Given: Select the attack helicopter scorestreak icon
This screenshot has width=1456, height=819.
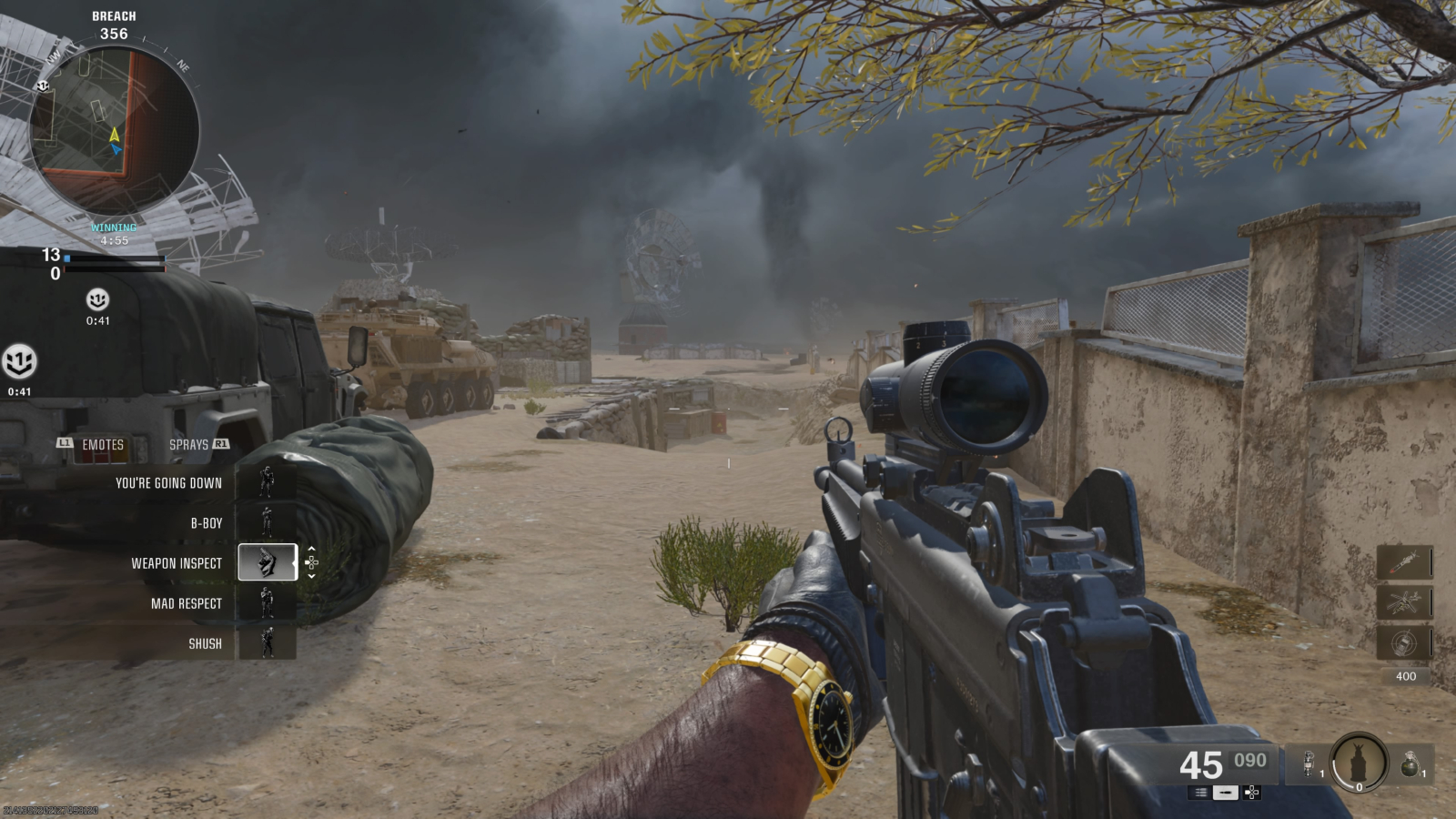Looking at the screenshot, I should tap(1405, 601).
